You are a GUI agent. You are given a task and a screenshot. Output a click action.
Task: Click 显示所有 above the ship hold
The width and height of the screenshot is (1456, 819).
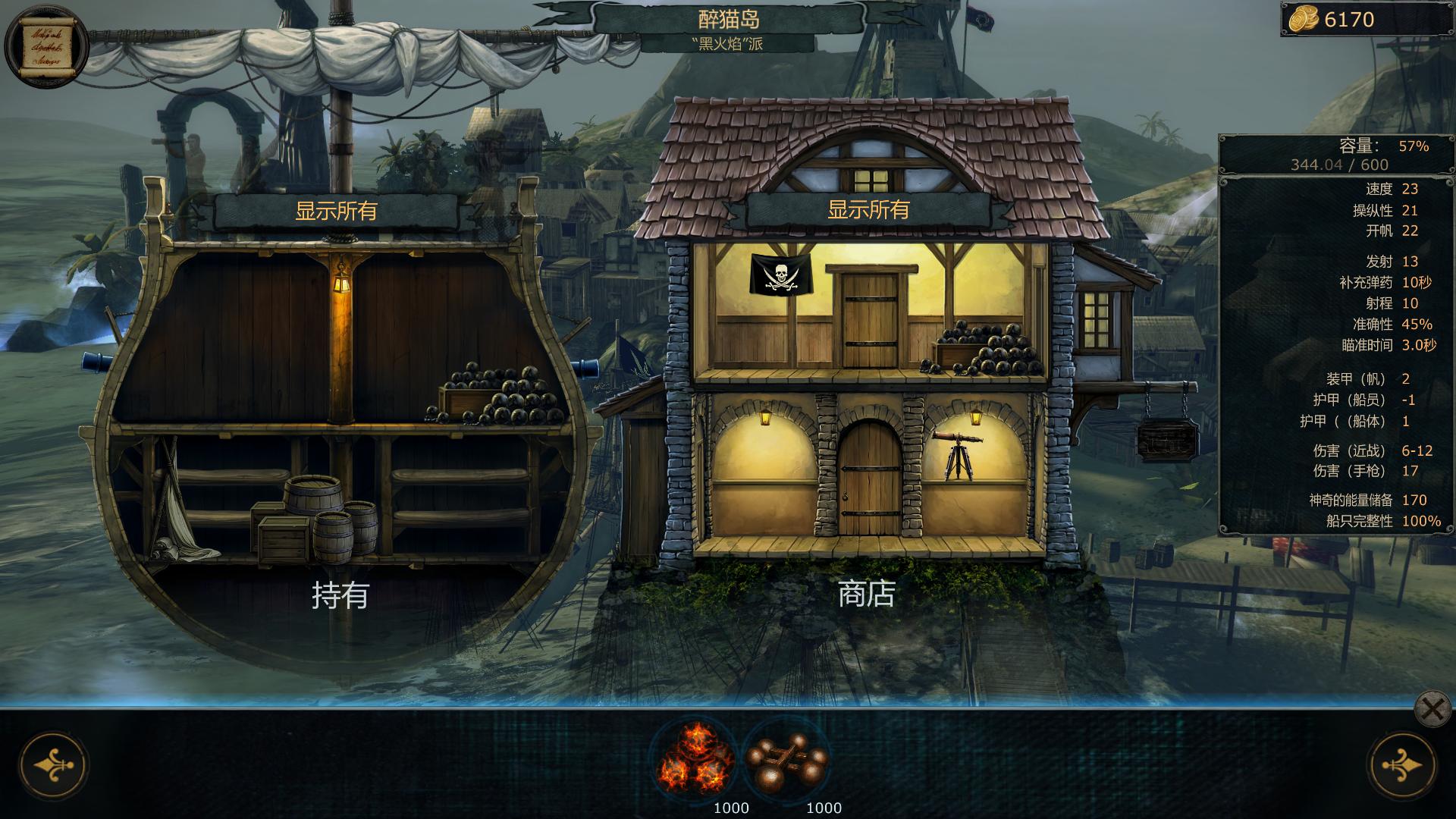336,211
